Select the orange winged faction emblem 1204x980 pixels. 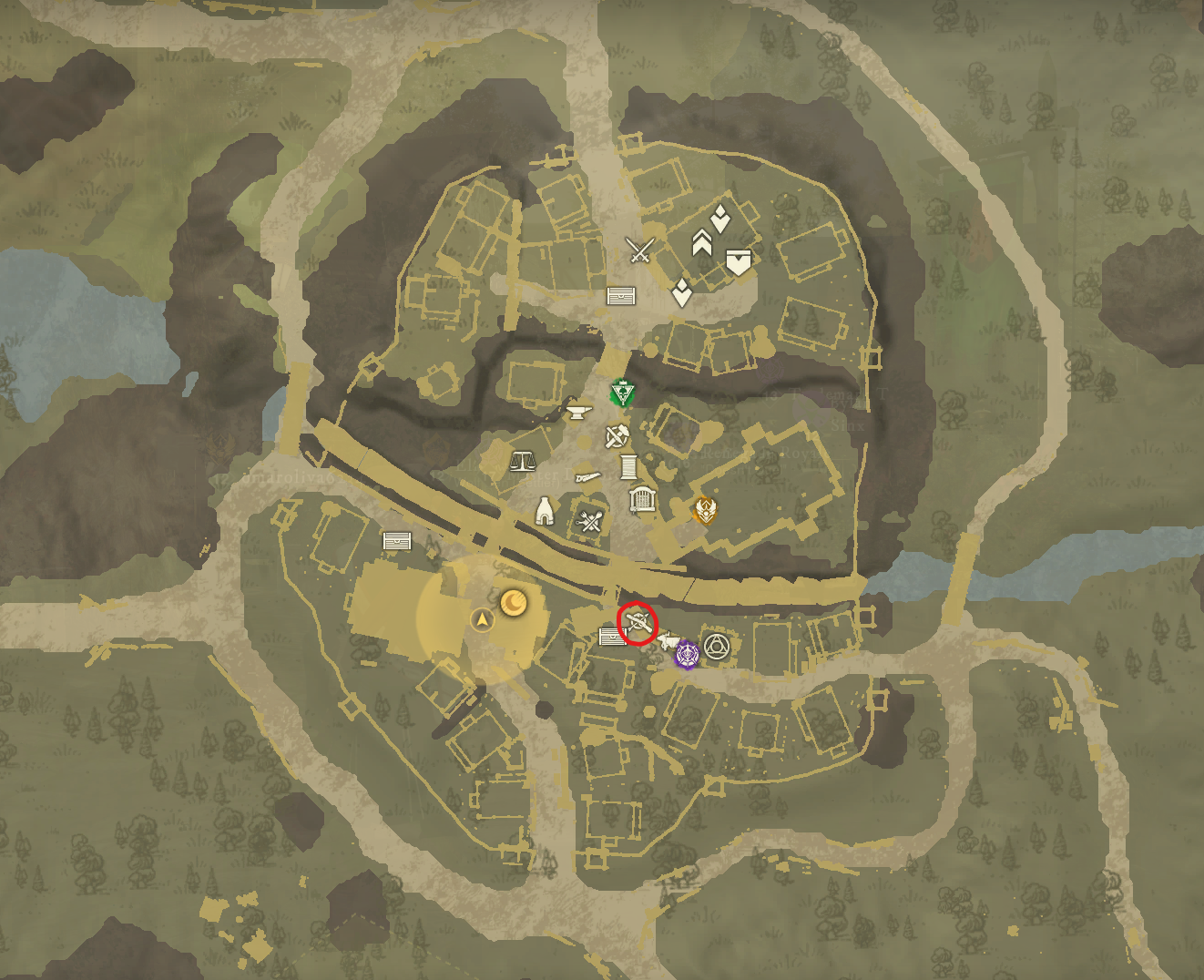pyautogui.click(x=706, y=511)
